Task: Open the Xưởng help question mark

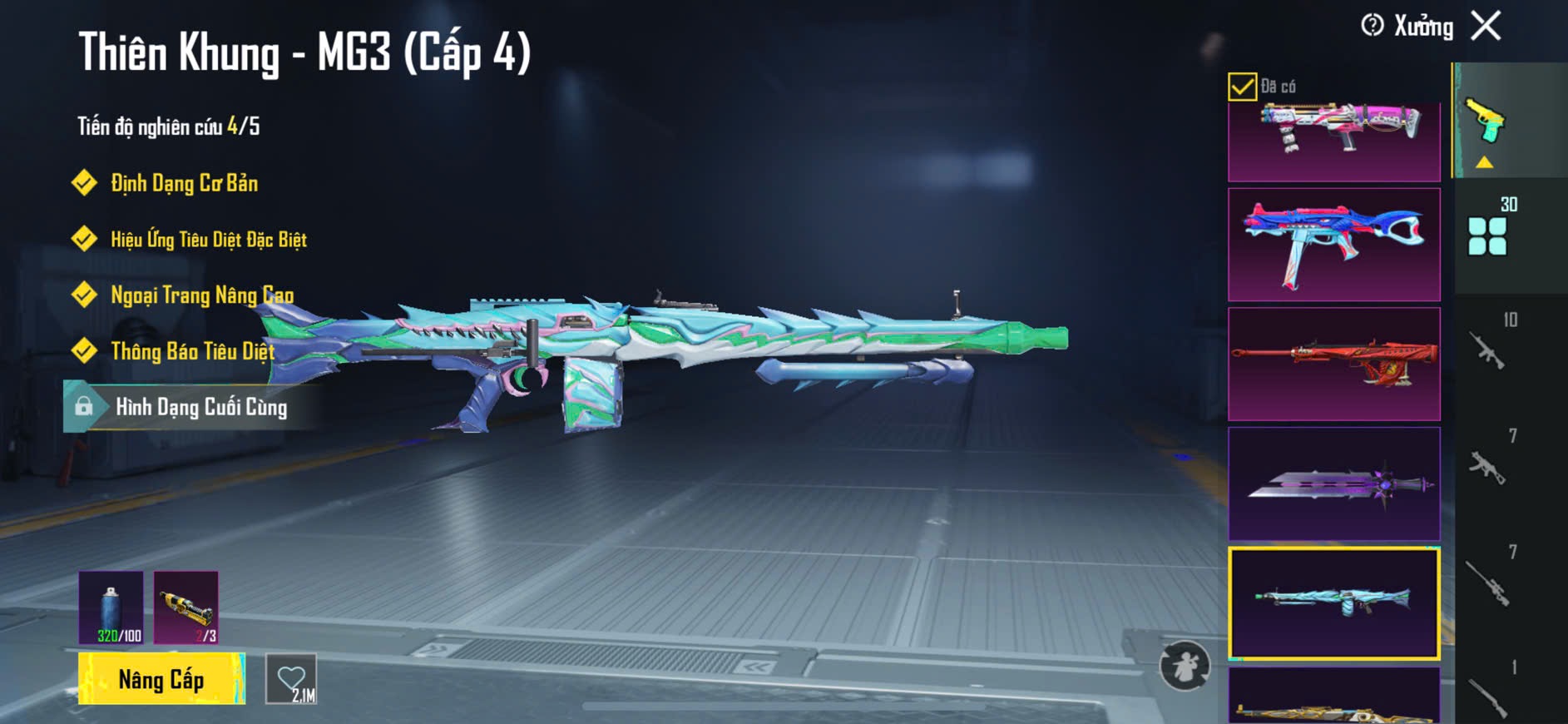Action: point(1373,26)
